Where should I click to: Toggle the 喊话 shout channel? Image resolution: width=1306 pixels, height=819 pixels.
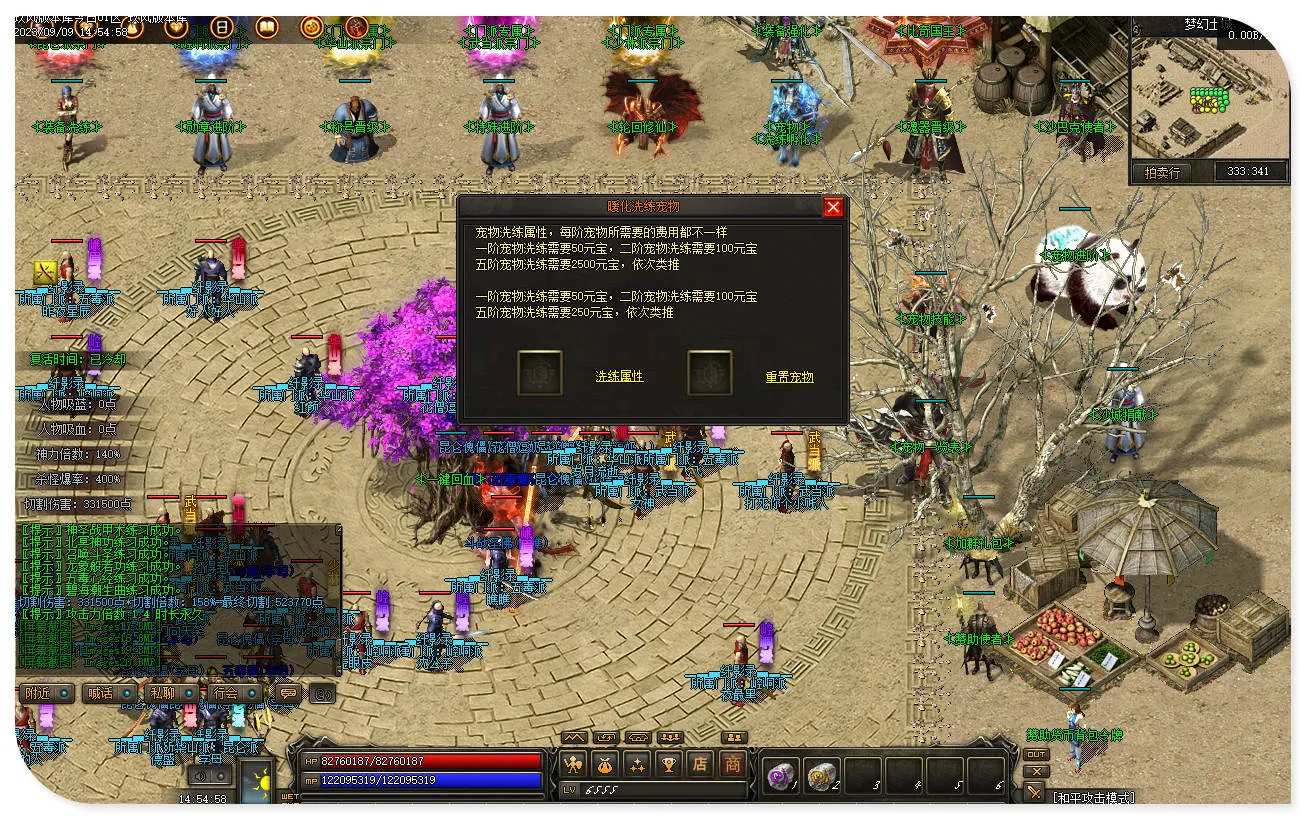pyautogui.click(x=108, y=693)
